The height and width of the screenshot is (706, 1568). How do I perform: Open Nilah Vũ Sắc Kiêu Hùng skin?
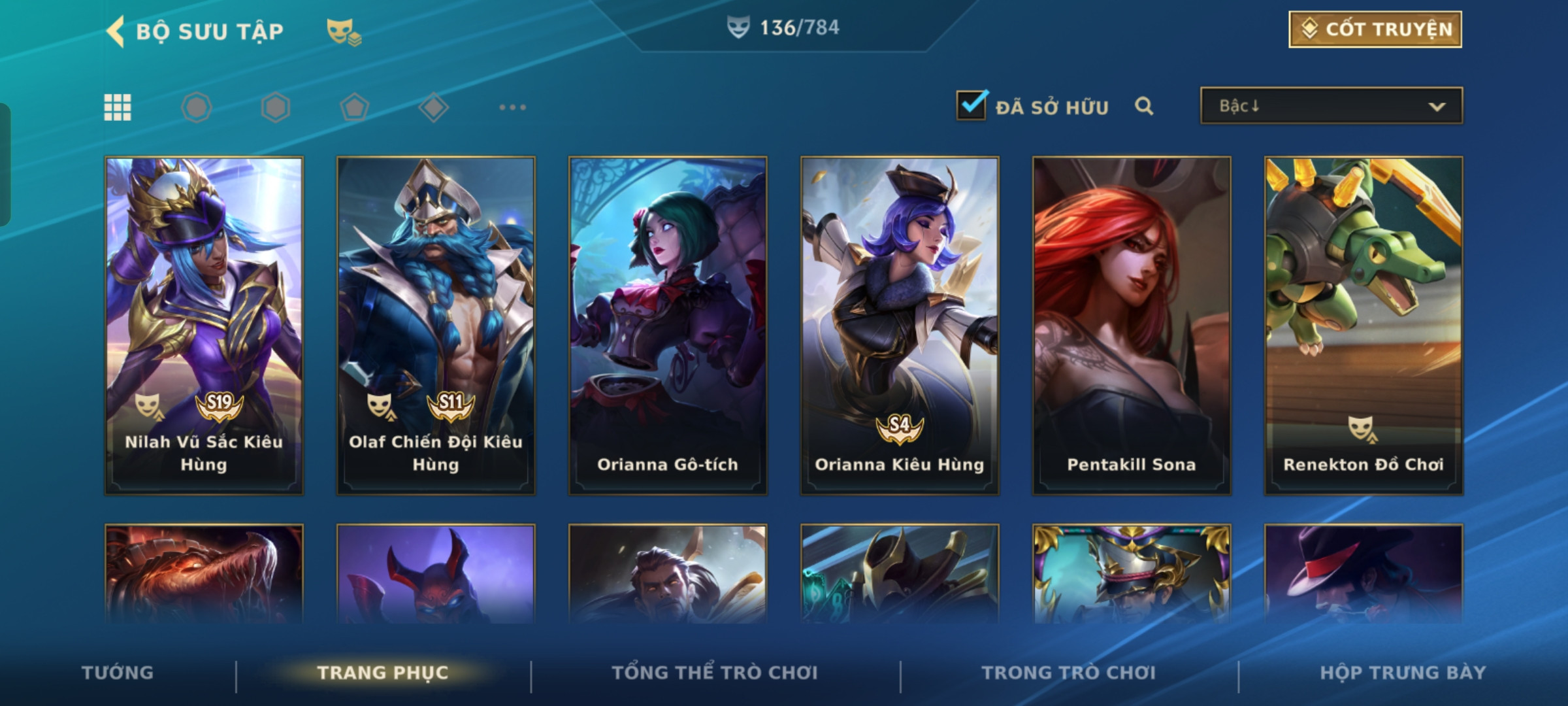[204, 325]
